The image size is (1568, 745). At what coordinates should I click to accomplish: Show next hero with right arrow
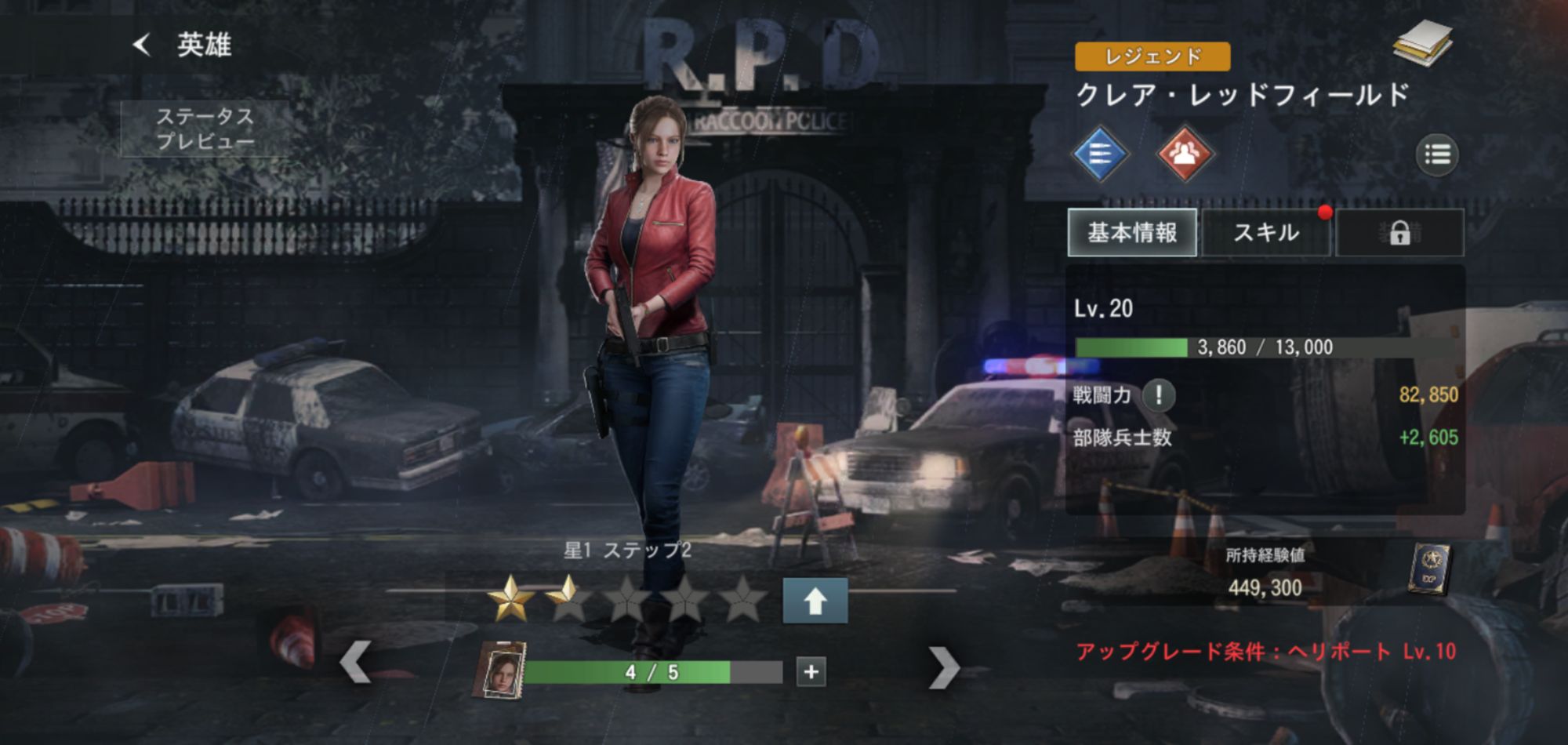[x=943, y=667]
